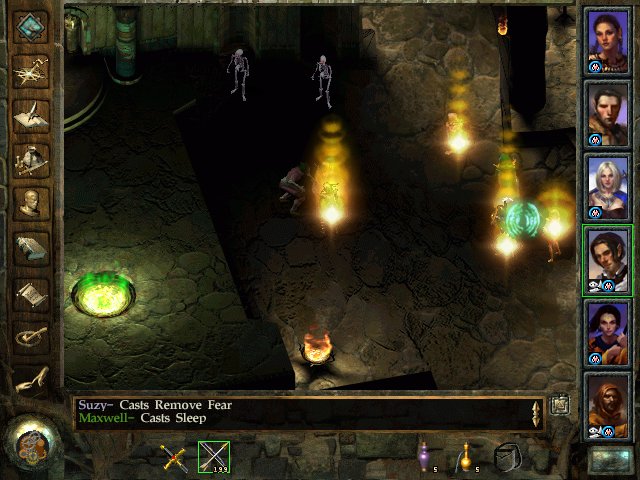Click the dice-shaped button in the bottom bar

point(508,457)
